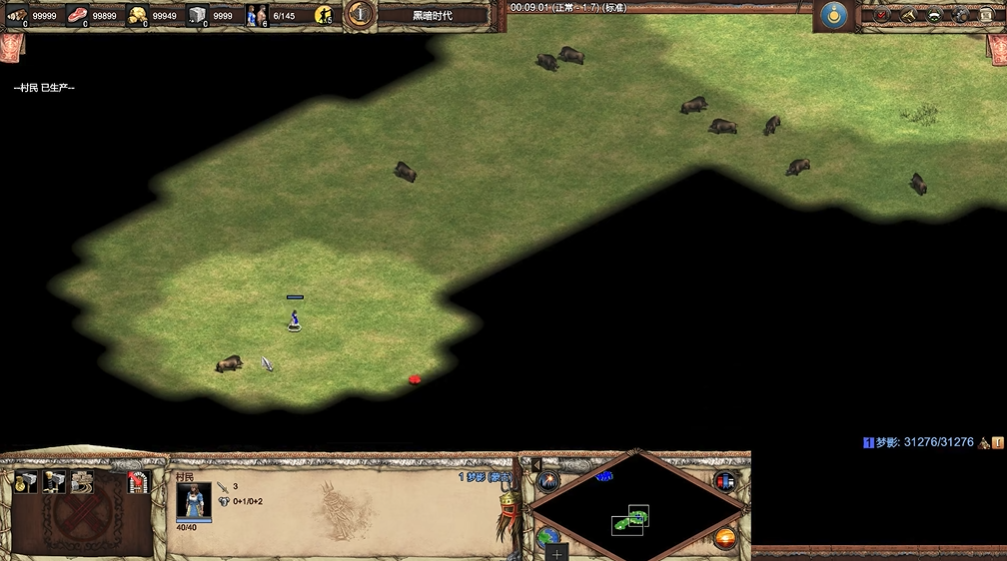The height and width of the screenshot is (561, 1007).
Task: Click the idle villager button
Action: click(324, 15)
